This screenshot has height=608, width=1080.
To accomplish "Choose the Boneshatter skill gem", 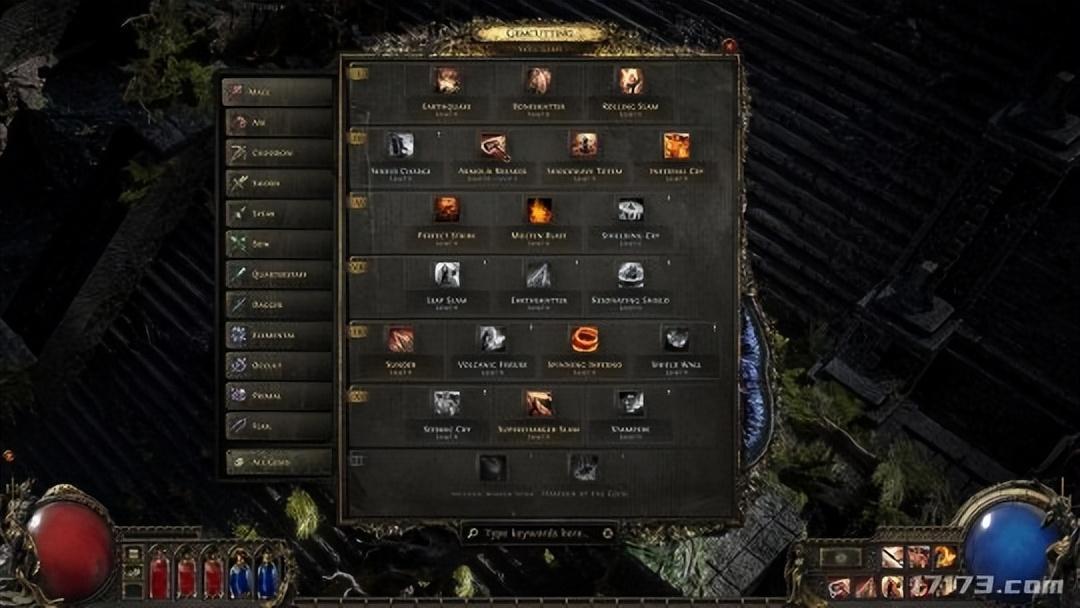I will pos(539,81).
